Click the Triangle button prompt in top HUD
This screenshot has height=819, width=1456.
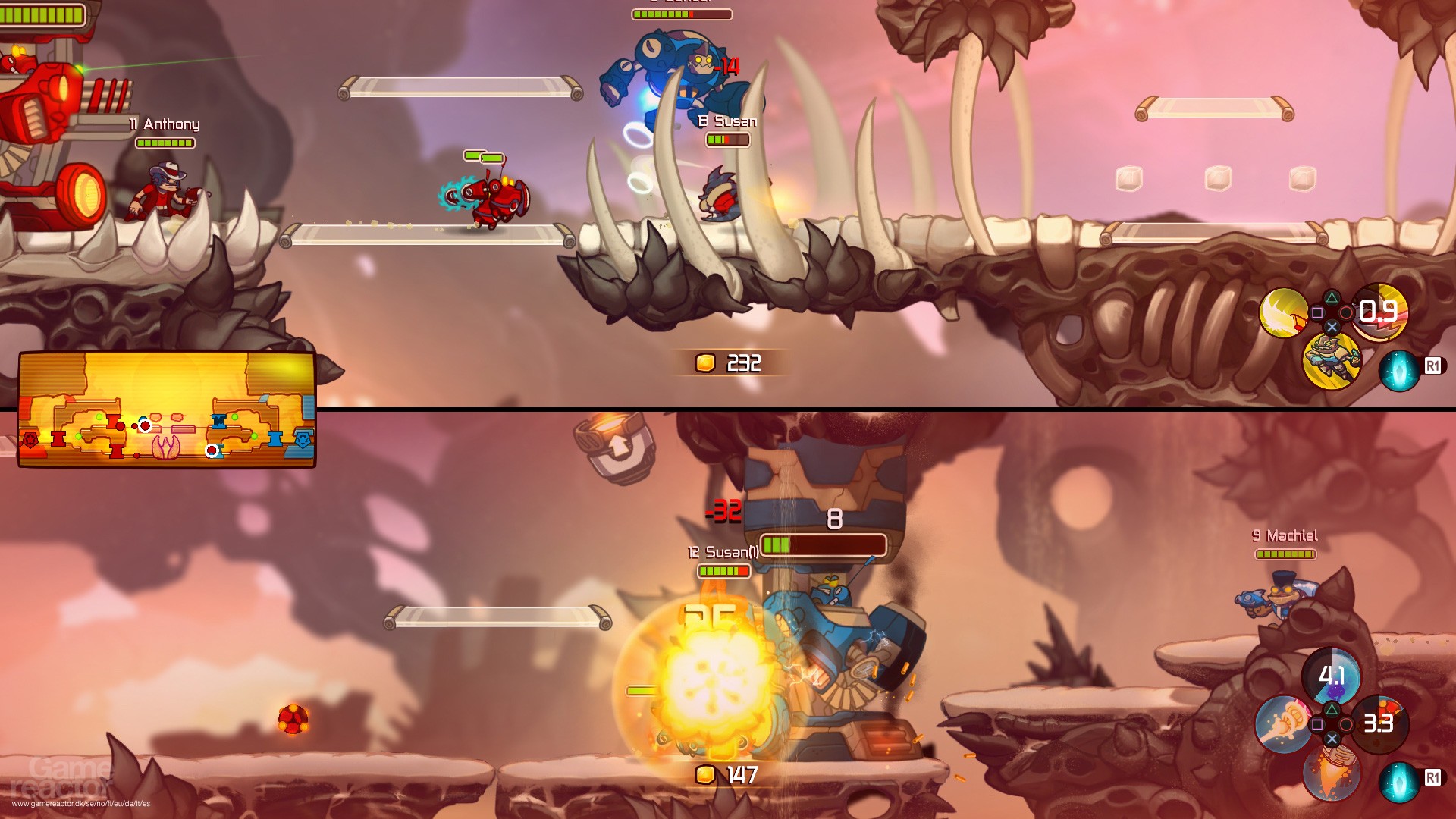(1332, 297)
